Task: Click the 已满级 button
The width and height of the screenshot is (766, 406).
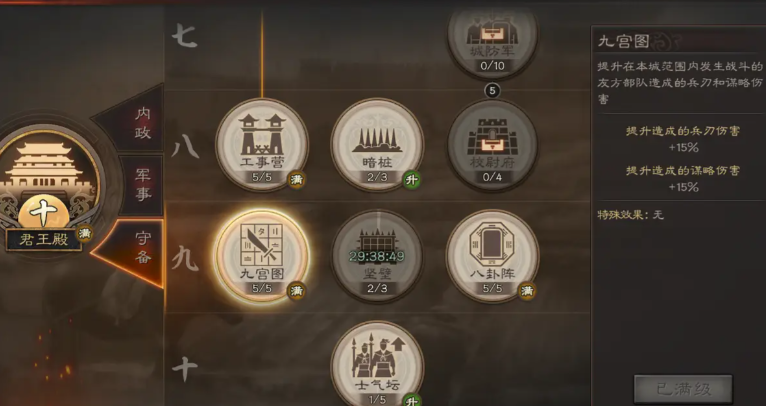Action: [683, 388]
